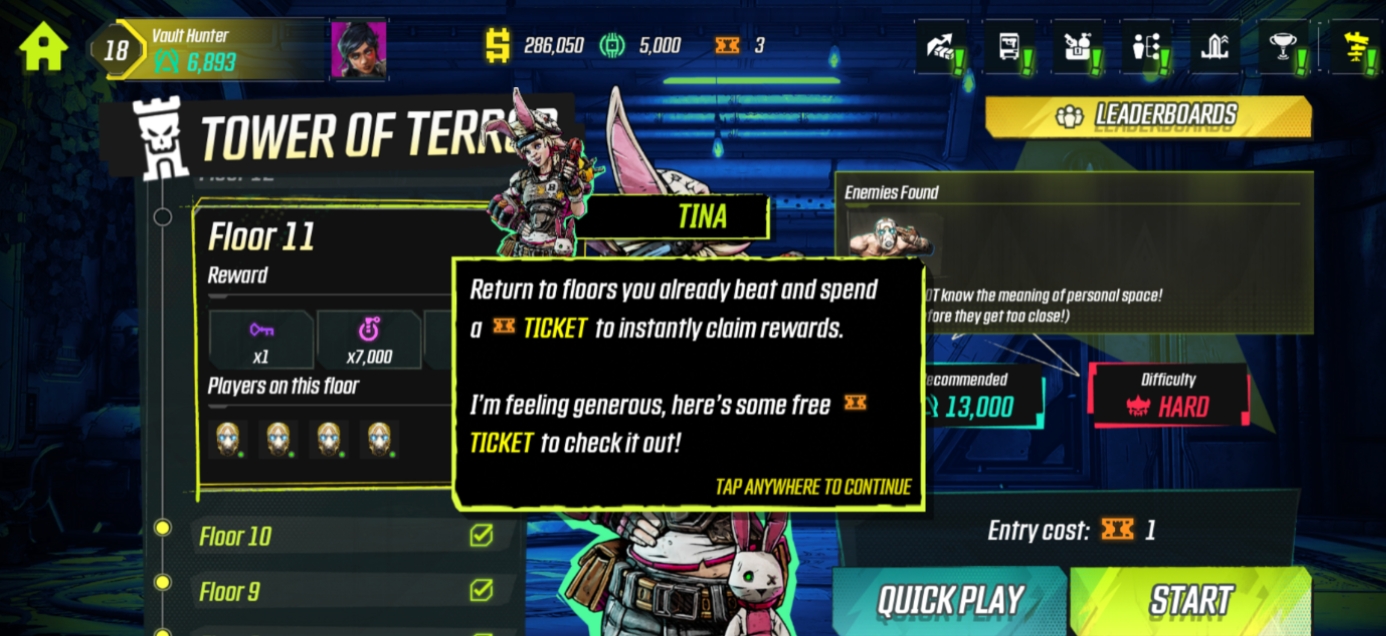Viewport: 1386px width, 636px height.
Task: Click the dollar cash currency icon
Action: pyautogui.click(x=497, y=45)
